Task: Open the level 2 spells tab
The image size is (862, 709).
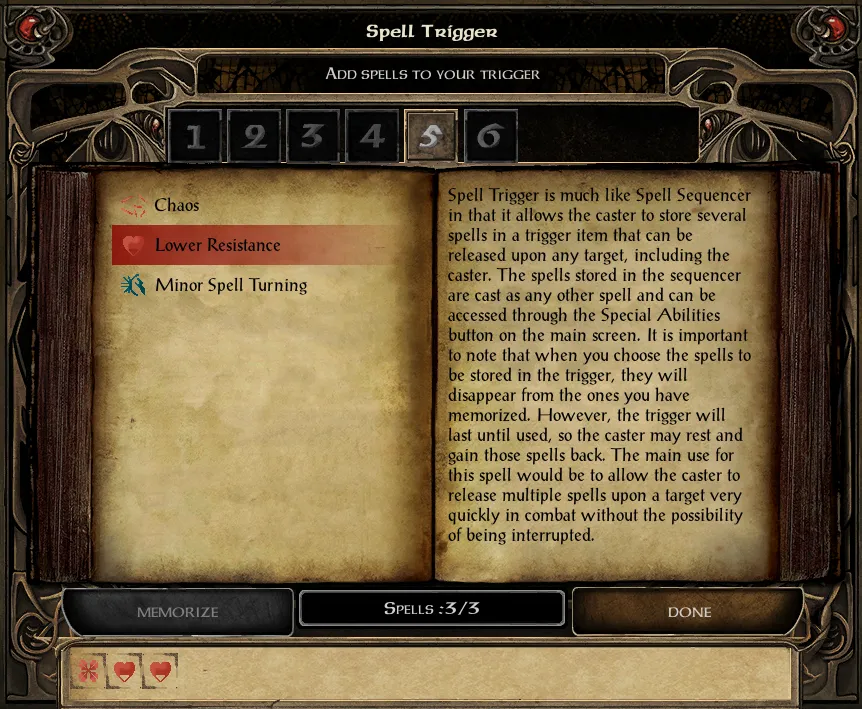Action: click(254, 136)
